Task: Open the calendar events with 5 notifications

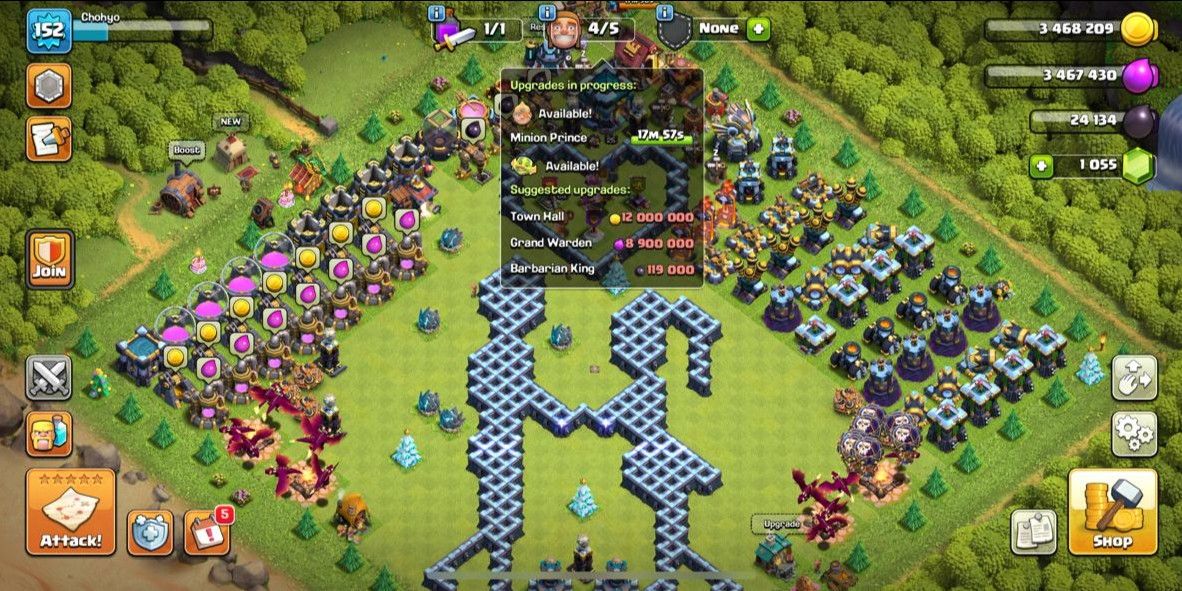Action: (x=207, y=532)
